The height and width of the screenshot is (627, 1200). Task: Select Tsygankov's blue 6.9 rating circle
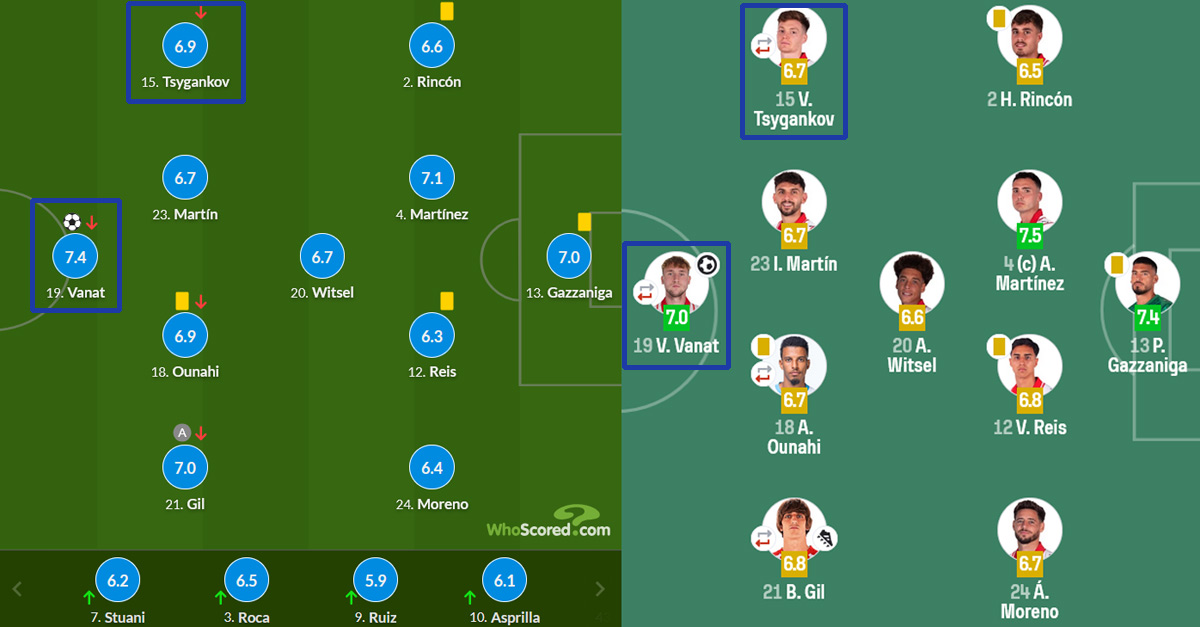(185, 47)
